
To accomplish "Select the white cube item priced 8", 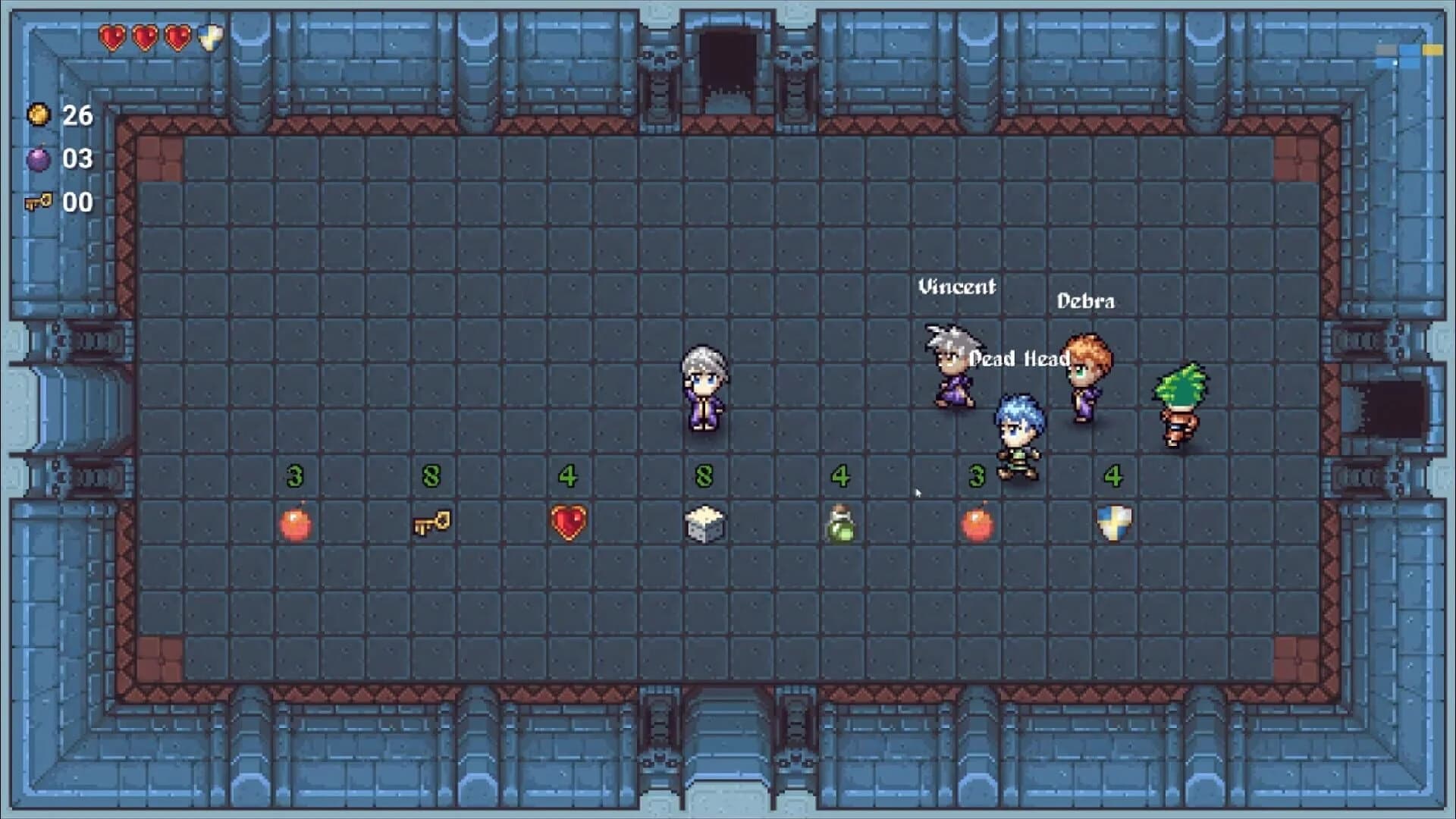I will coord(704,522).
